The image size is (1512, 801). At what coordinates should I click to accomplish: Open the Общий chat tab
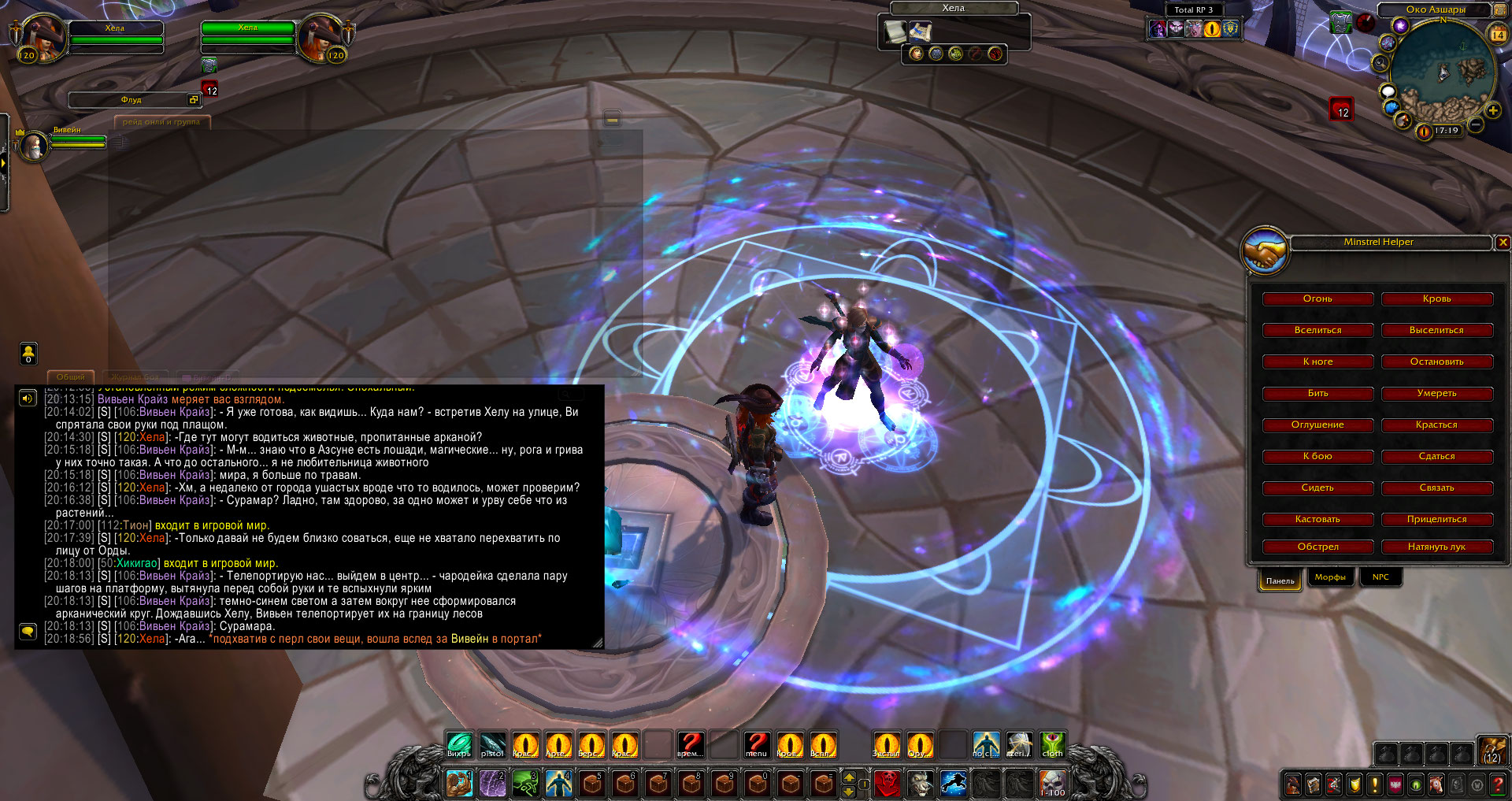[x=71, y=377]
